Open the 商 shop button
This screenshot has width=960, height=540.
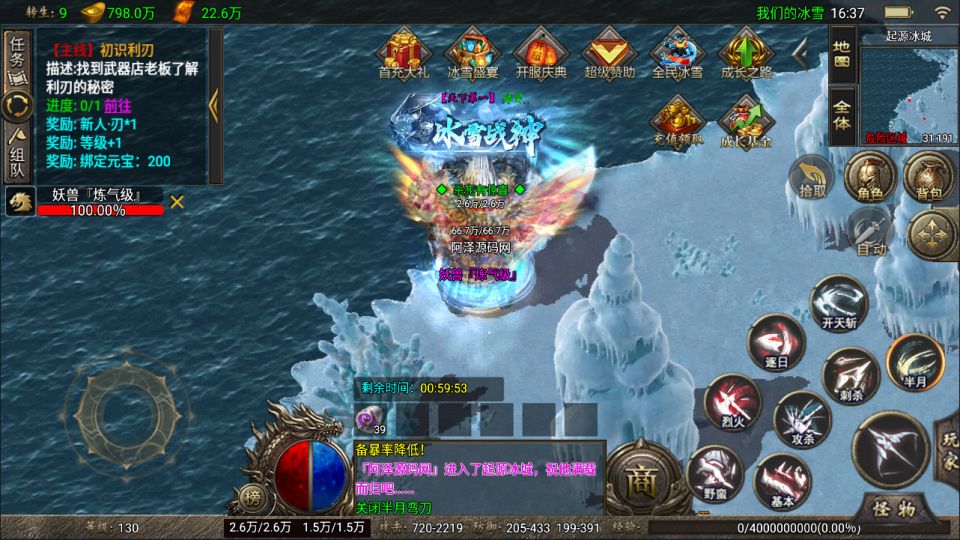[x=638, y=478]
